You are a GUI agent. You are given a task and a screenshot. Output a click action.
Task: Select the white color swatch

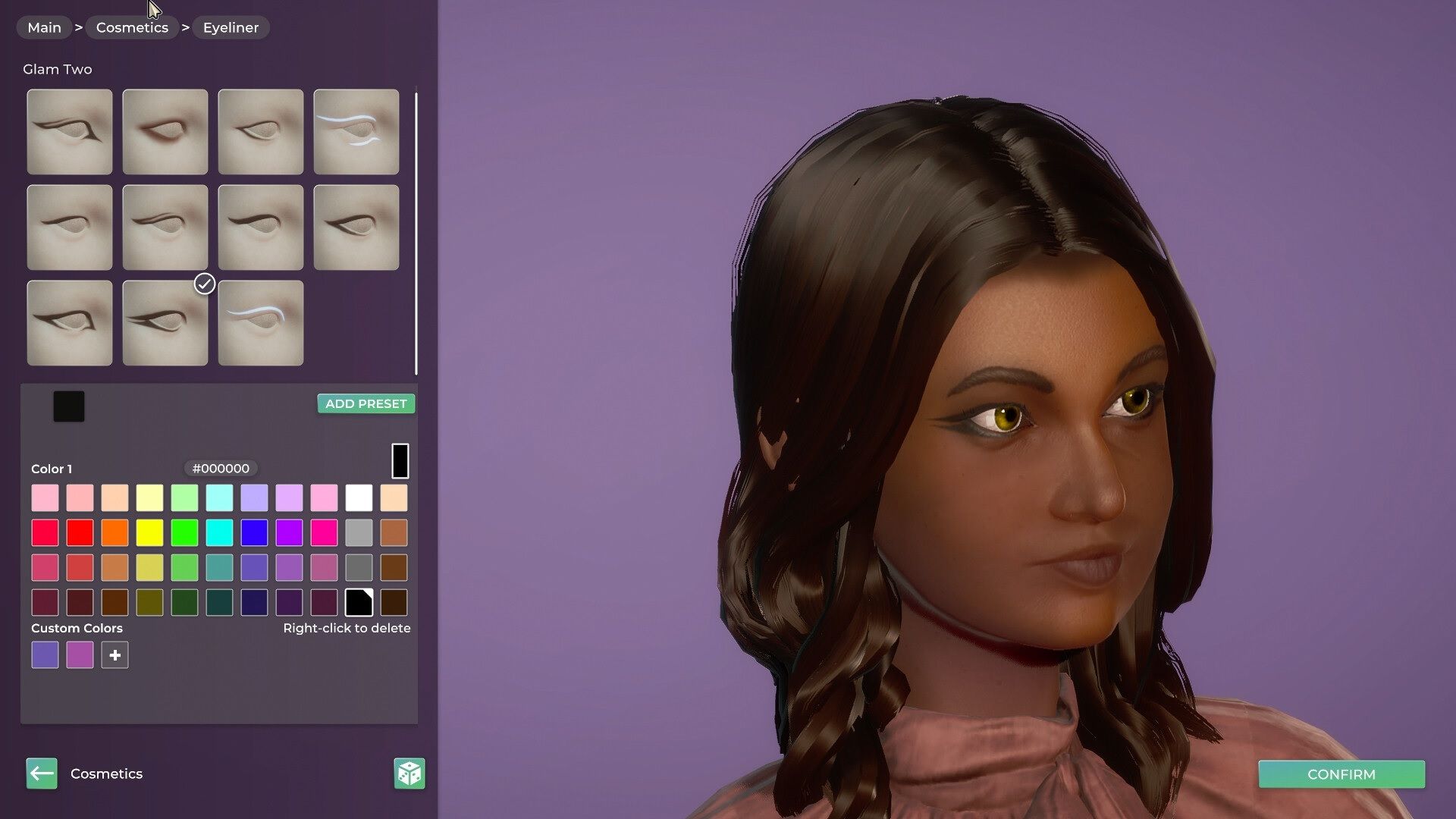click(x=359, y=497)
